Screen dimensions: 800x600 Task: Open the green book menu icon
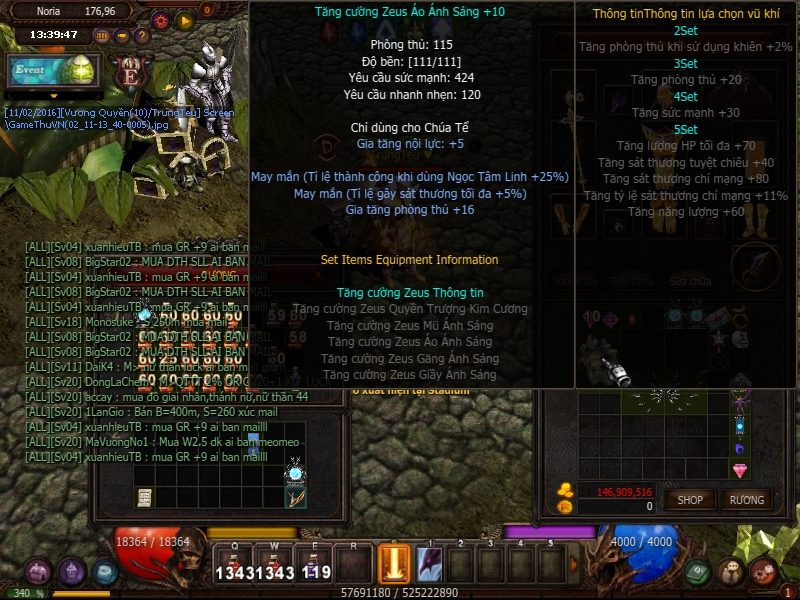point(699,572)
